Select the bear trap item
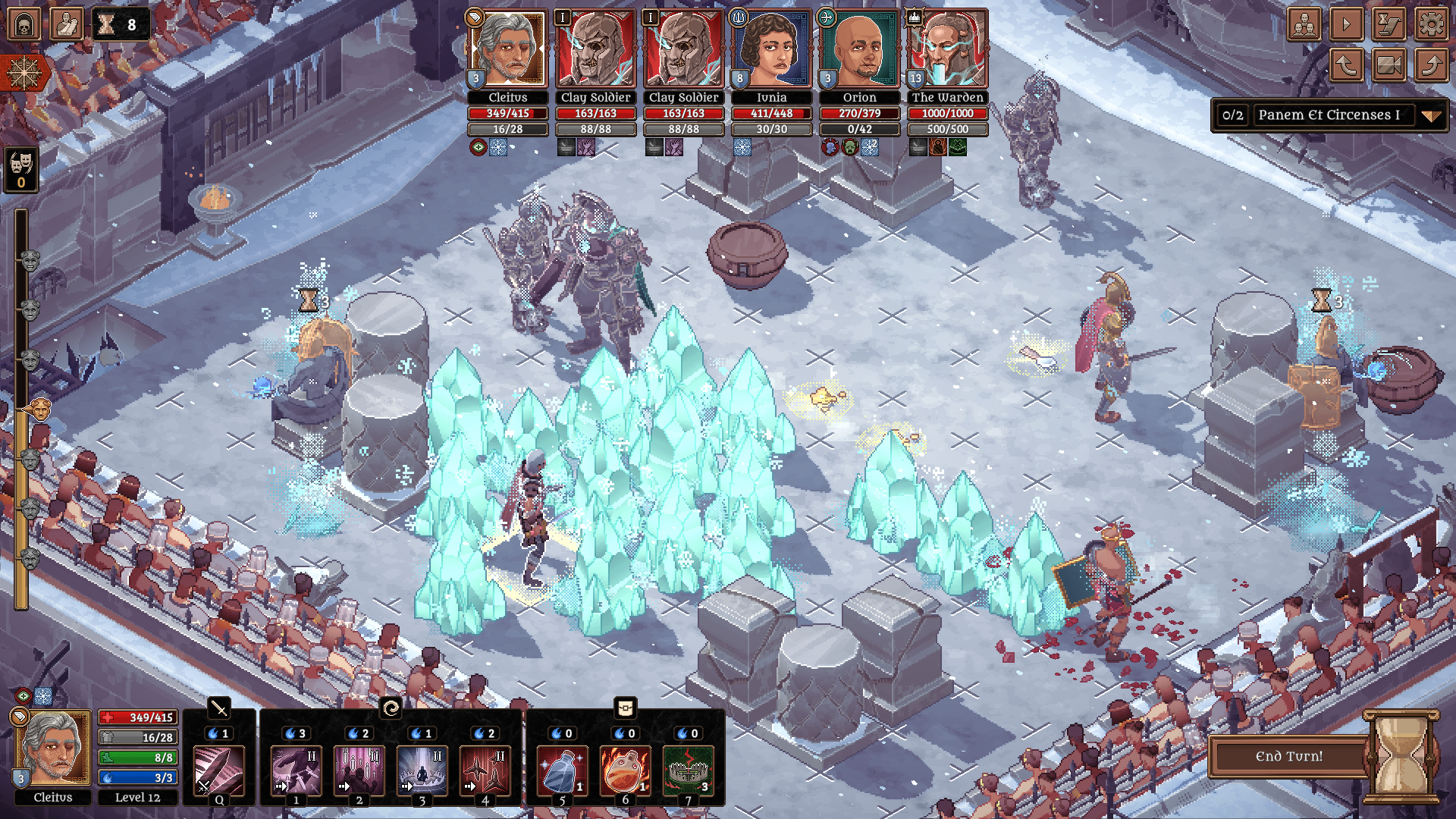The width and height of the screenshot is (1456, 819). pyautogui.click(x=688, y=770)
